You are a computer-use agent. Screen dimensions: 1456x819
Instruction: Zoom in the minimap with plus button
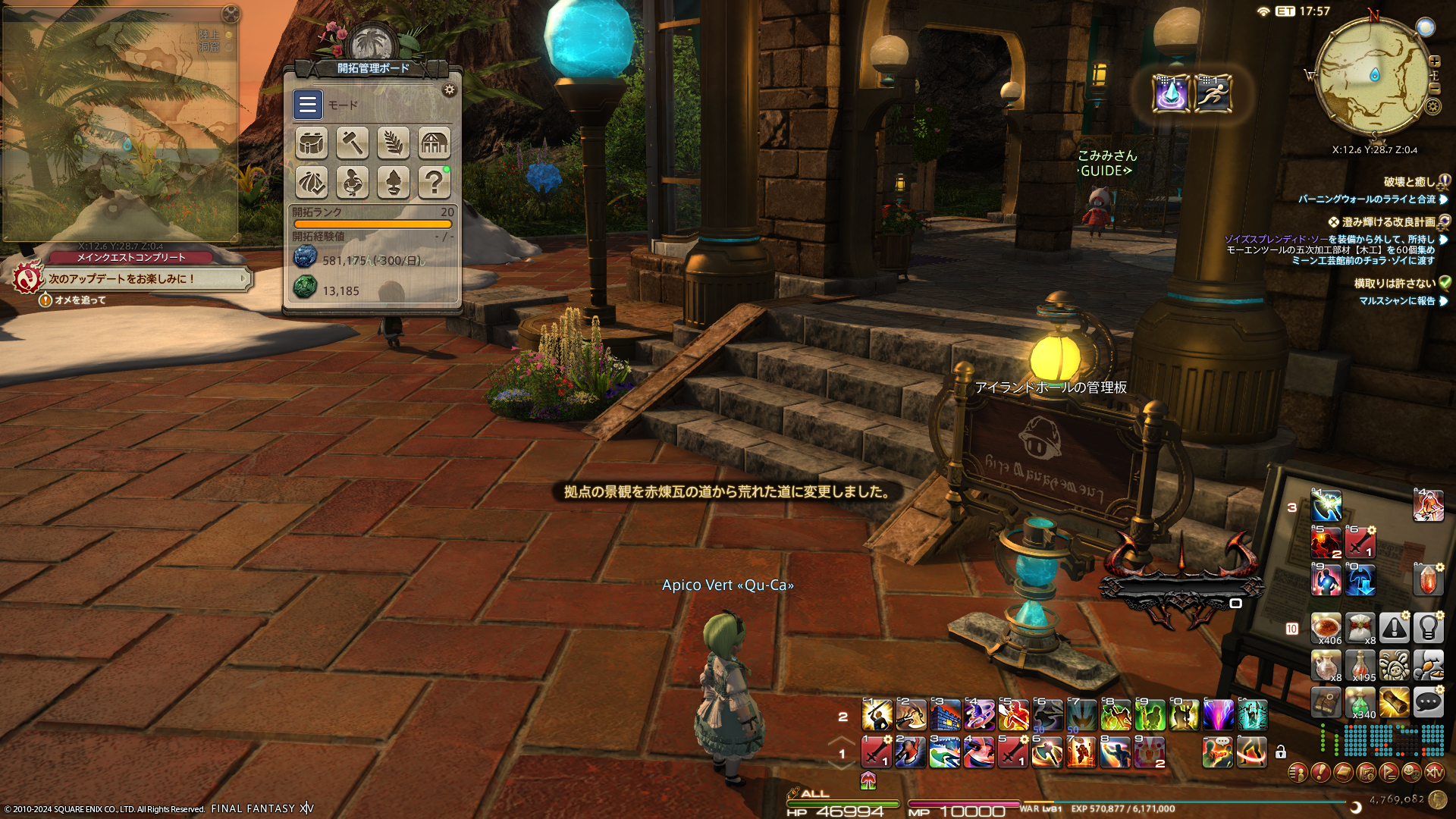click(x=1435, y=61)
